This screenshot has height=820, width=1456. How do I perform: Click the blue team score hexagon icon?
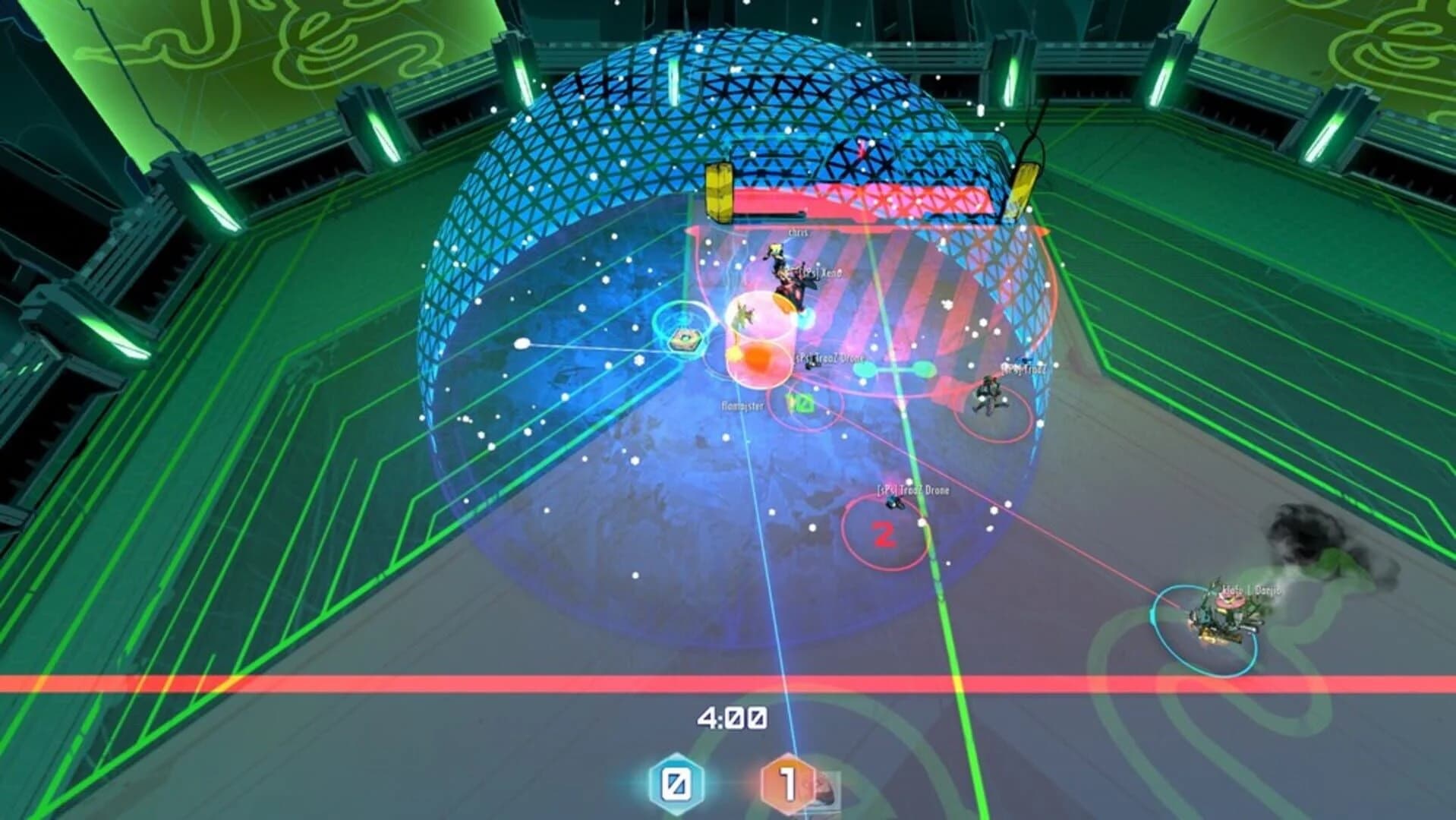[676, 784]
